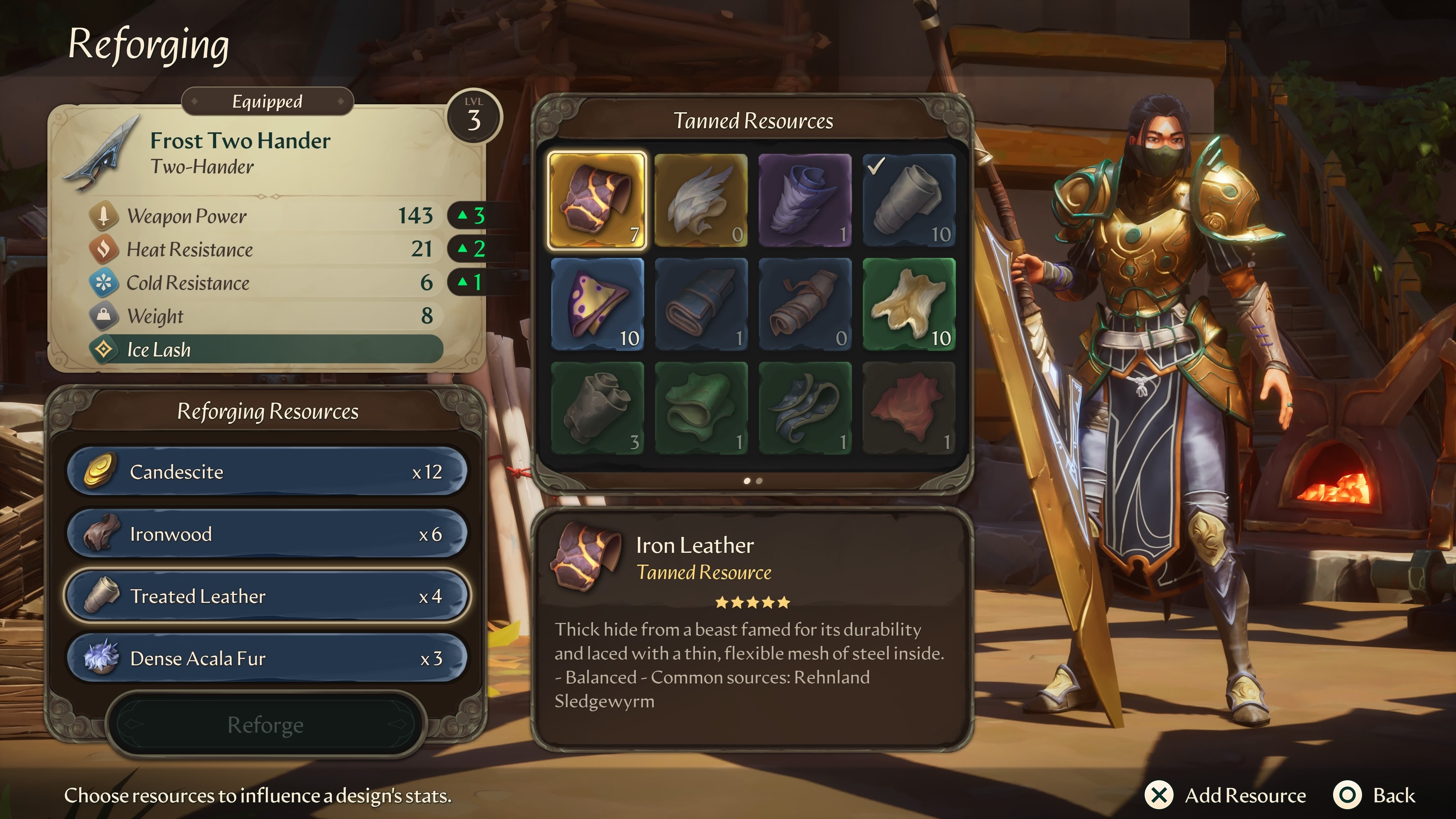Pick the red hide slot
The image size is (1456, 819).
(909, 408)
